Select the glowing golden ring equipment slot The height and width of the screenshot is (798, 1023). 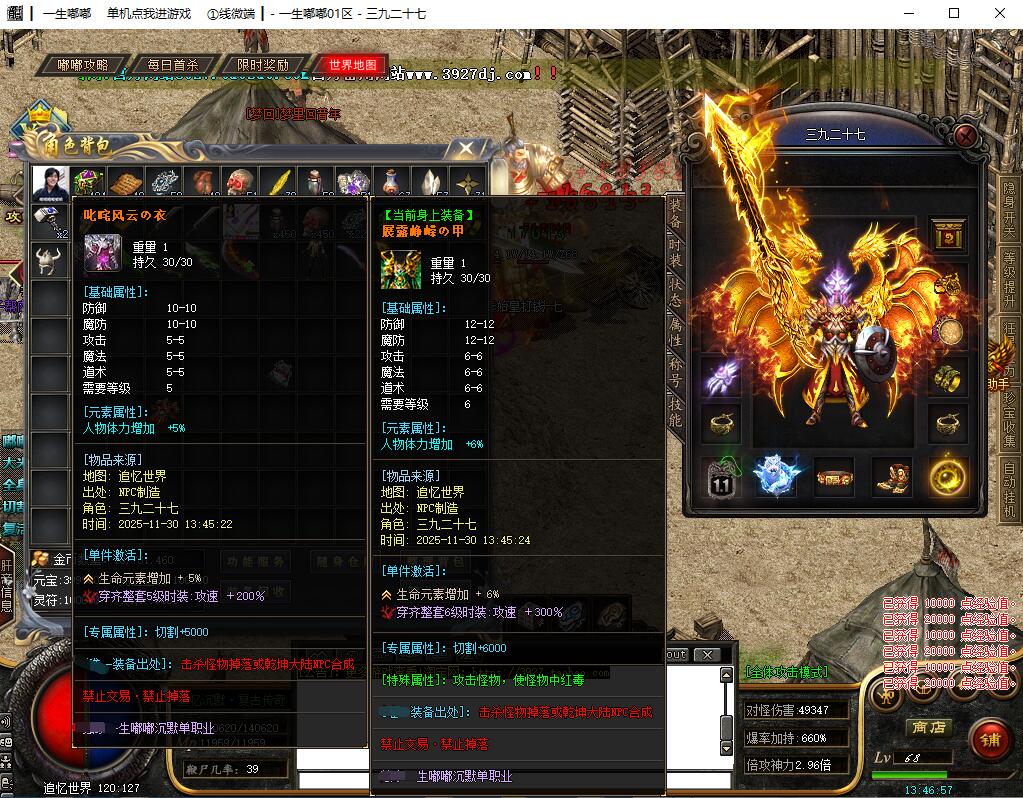point(946,477)
